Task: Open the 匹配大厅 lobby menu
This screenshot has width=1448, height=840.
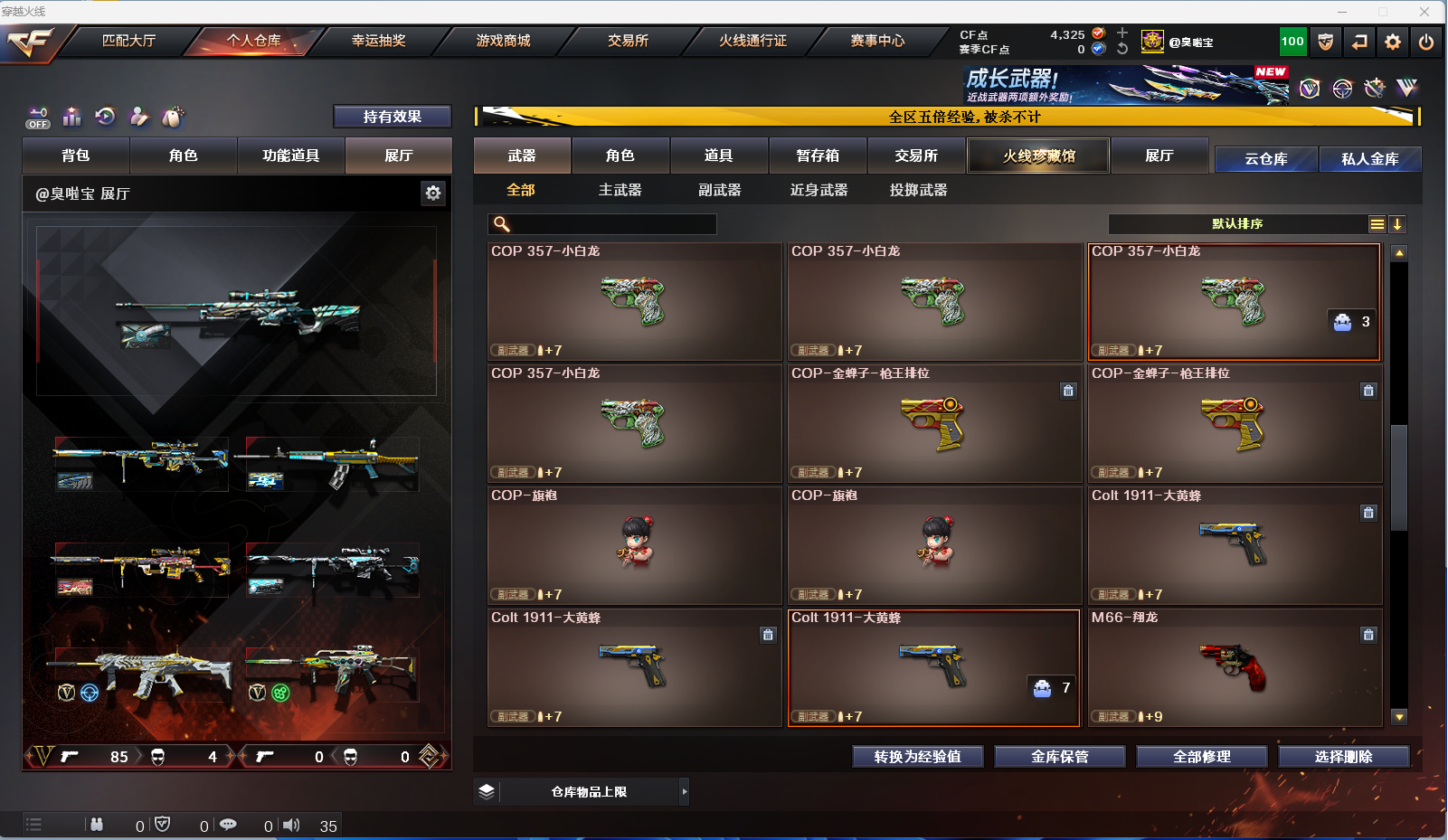Action: tap(128, 41)
